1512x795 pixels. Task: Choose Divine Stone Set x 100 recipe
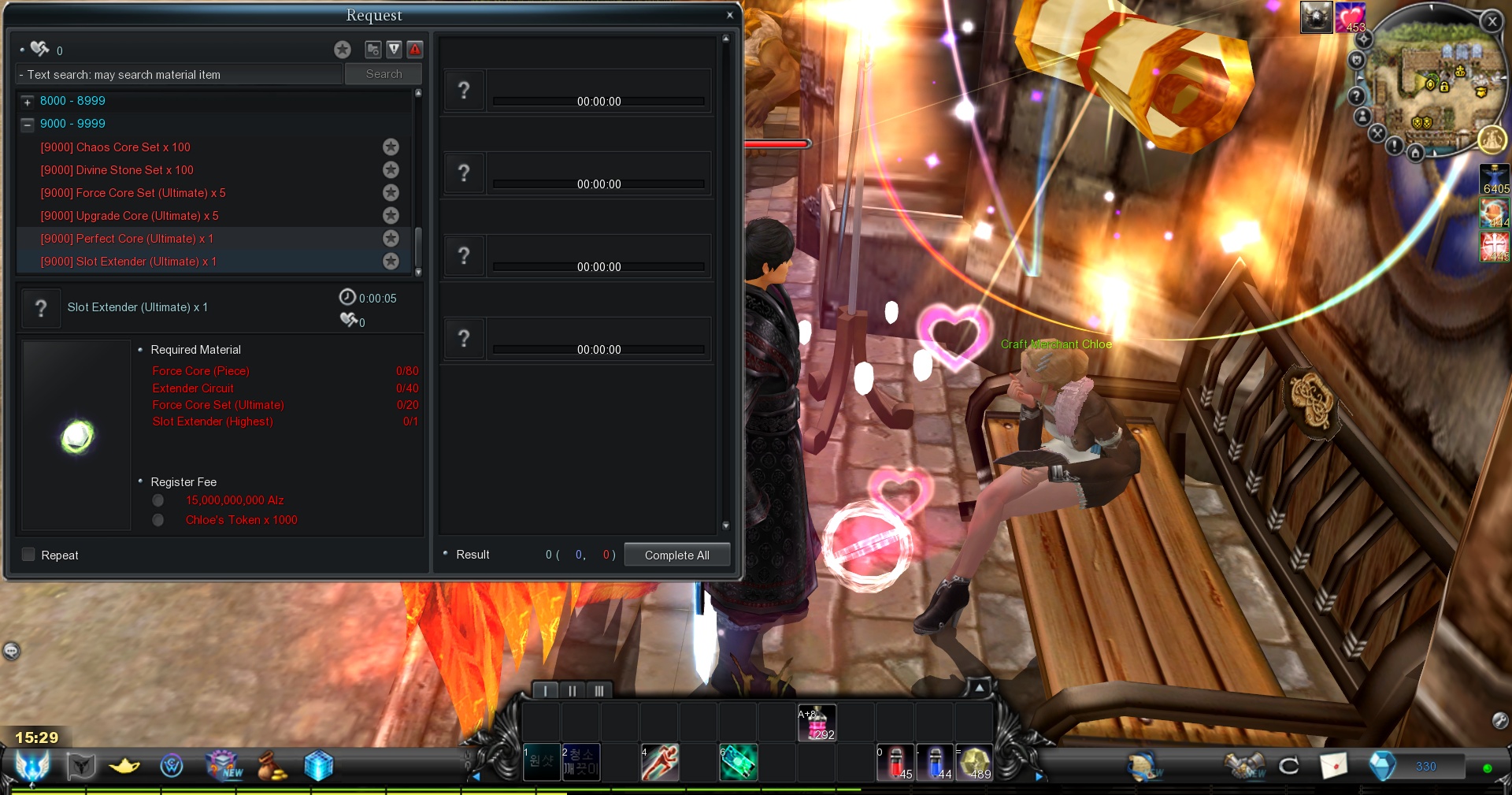(x=117, y=170)
